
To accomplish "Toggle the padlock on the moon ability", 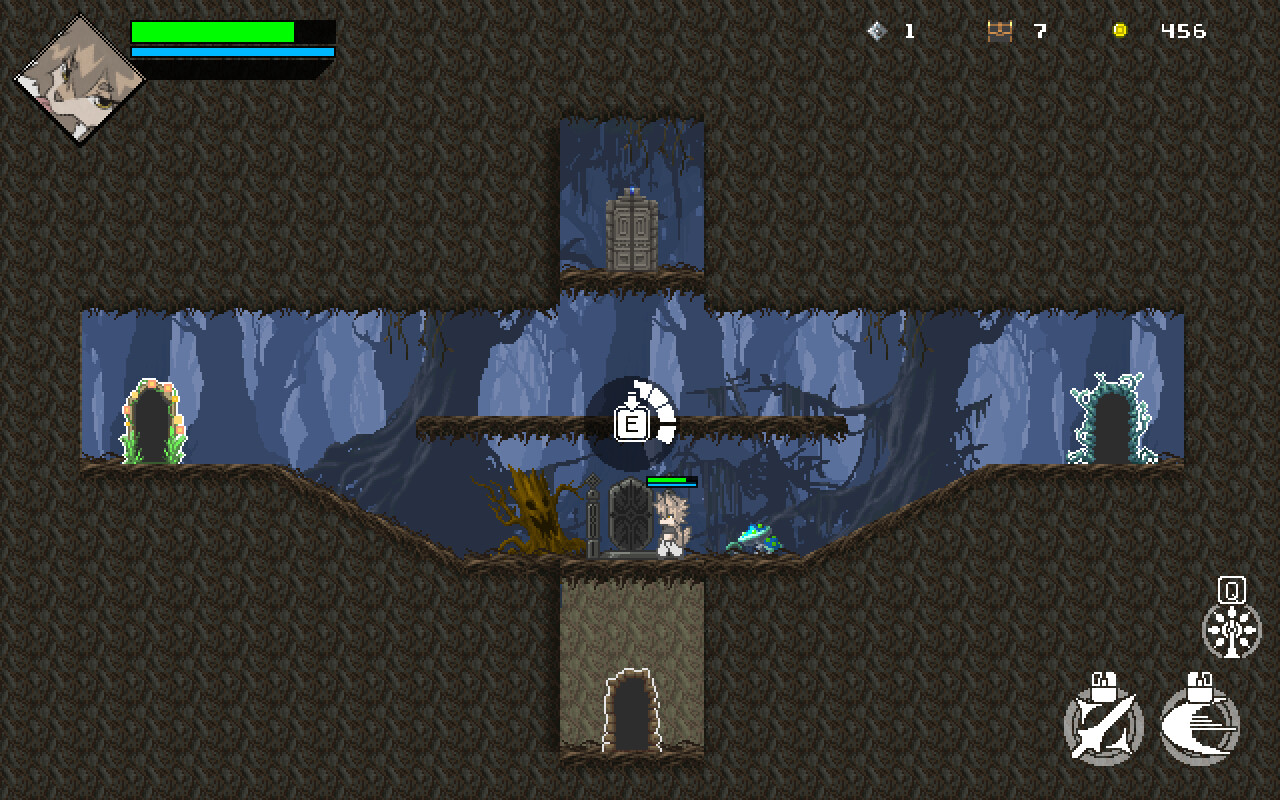I will (x=1200, y=690).
